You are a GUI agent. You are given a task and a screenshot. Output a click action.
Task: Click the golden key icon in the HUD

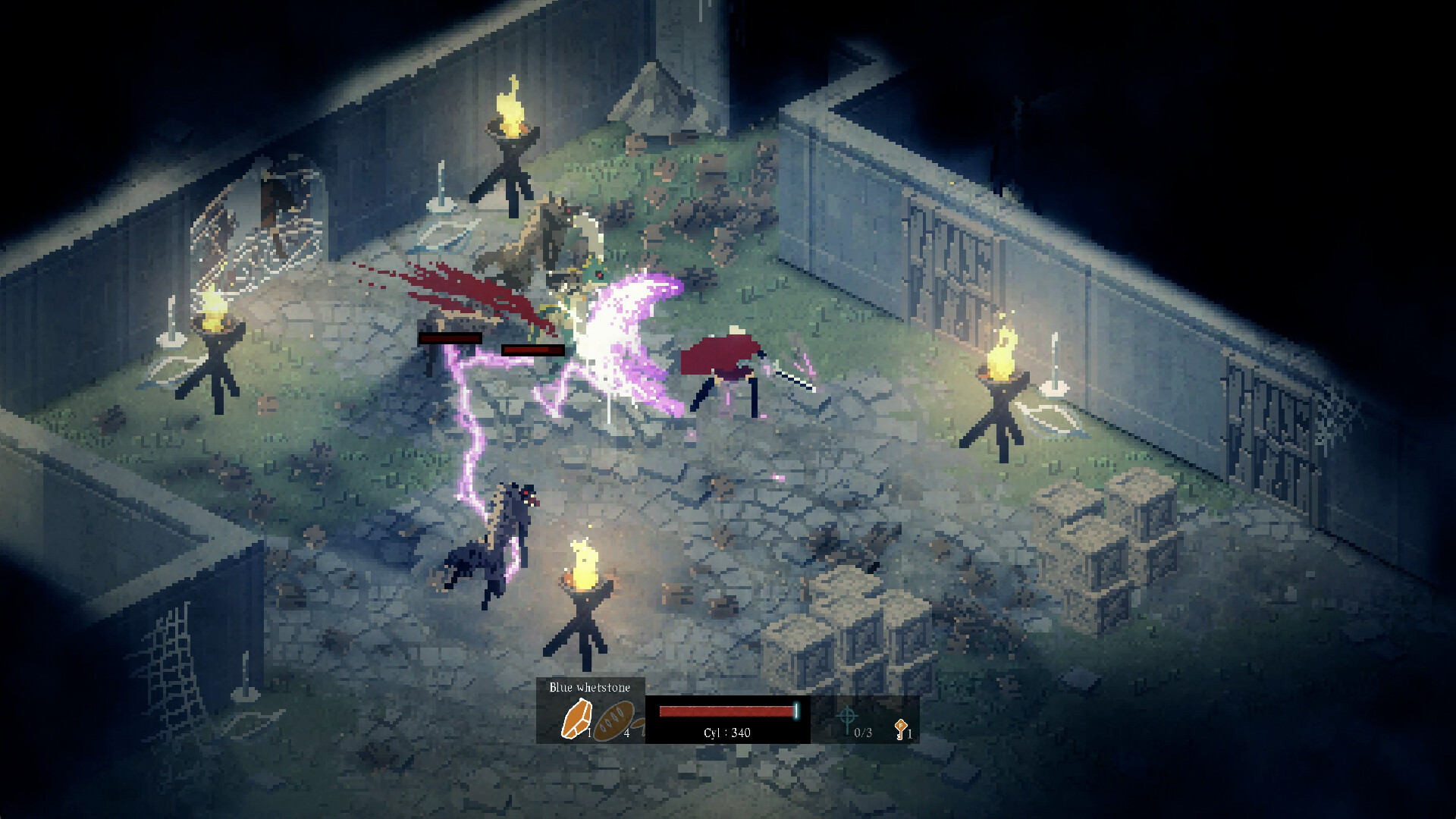tap(899, 730)
